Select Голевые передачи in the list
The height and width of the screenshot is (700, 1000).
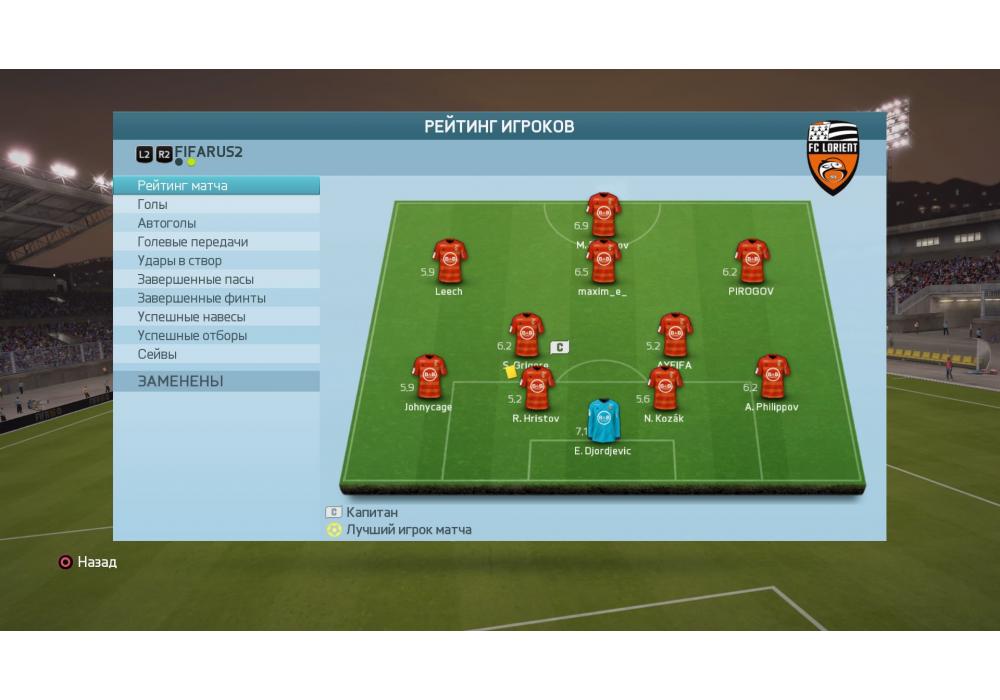(217, 242)
